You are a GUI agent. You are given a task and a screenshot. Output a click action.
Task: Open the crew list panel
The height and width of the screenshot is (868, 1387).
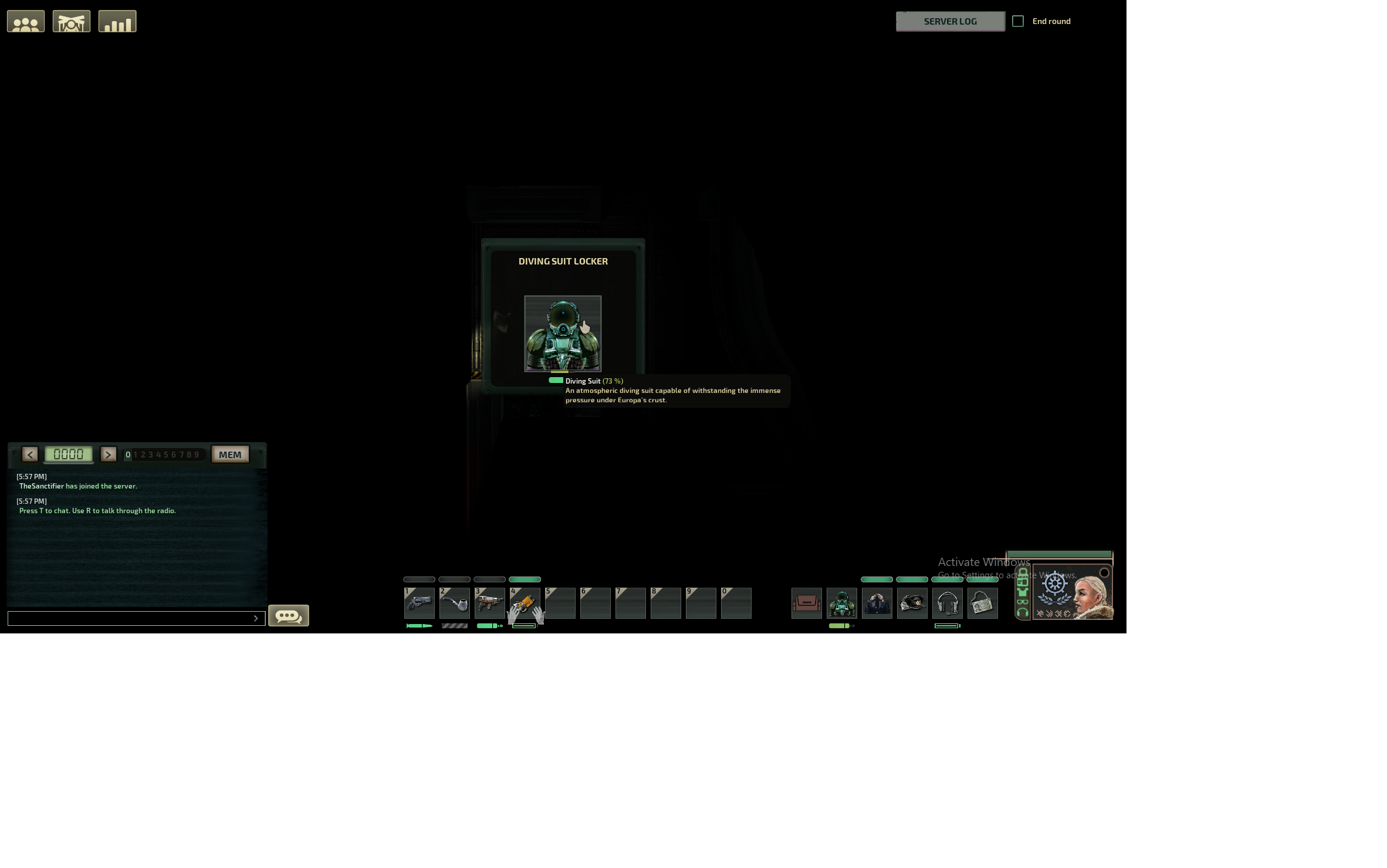coord(25,21)
